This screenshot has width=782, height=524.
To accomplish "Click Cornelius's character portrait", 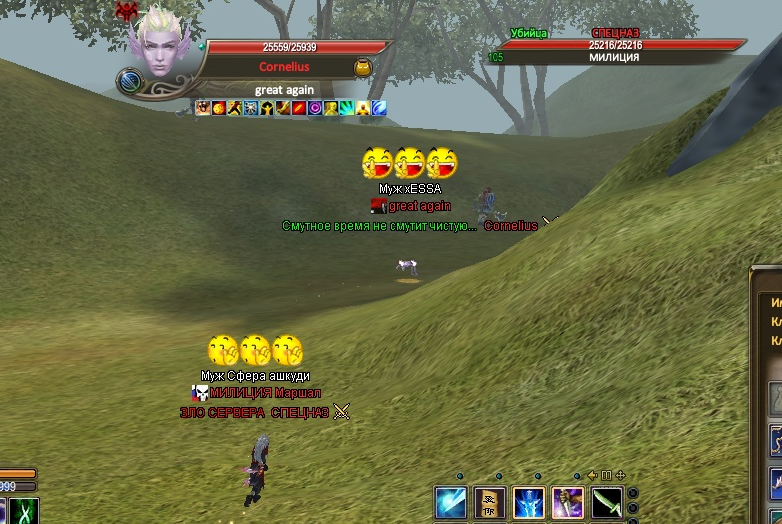I will [x=162, y=45].
